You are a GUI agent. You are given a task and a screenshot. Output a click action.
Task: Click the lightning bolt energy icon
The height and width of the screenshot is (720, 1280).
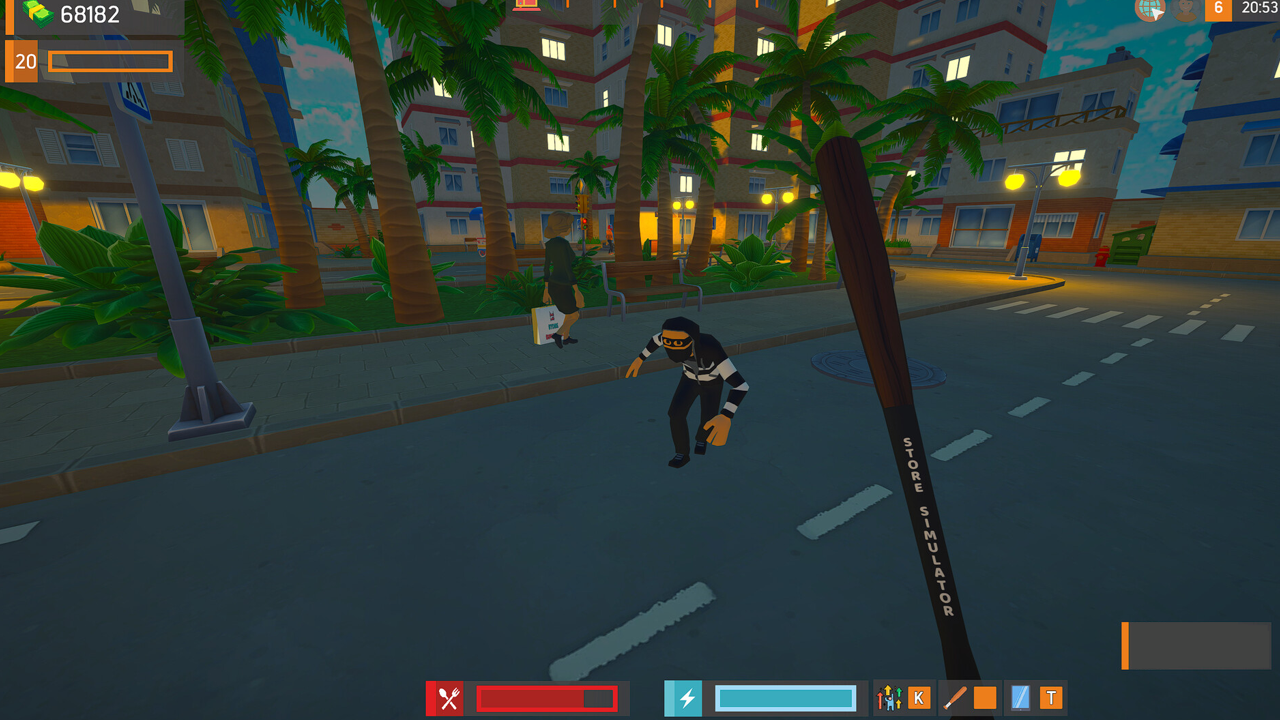[683, 698]
